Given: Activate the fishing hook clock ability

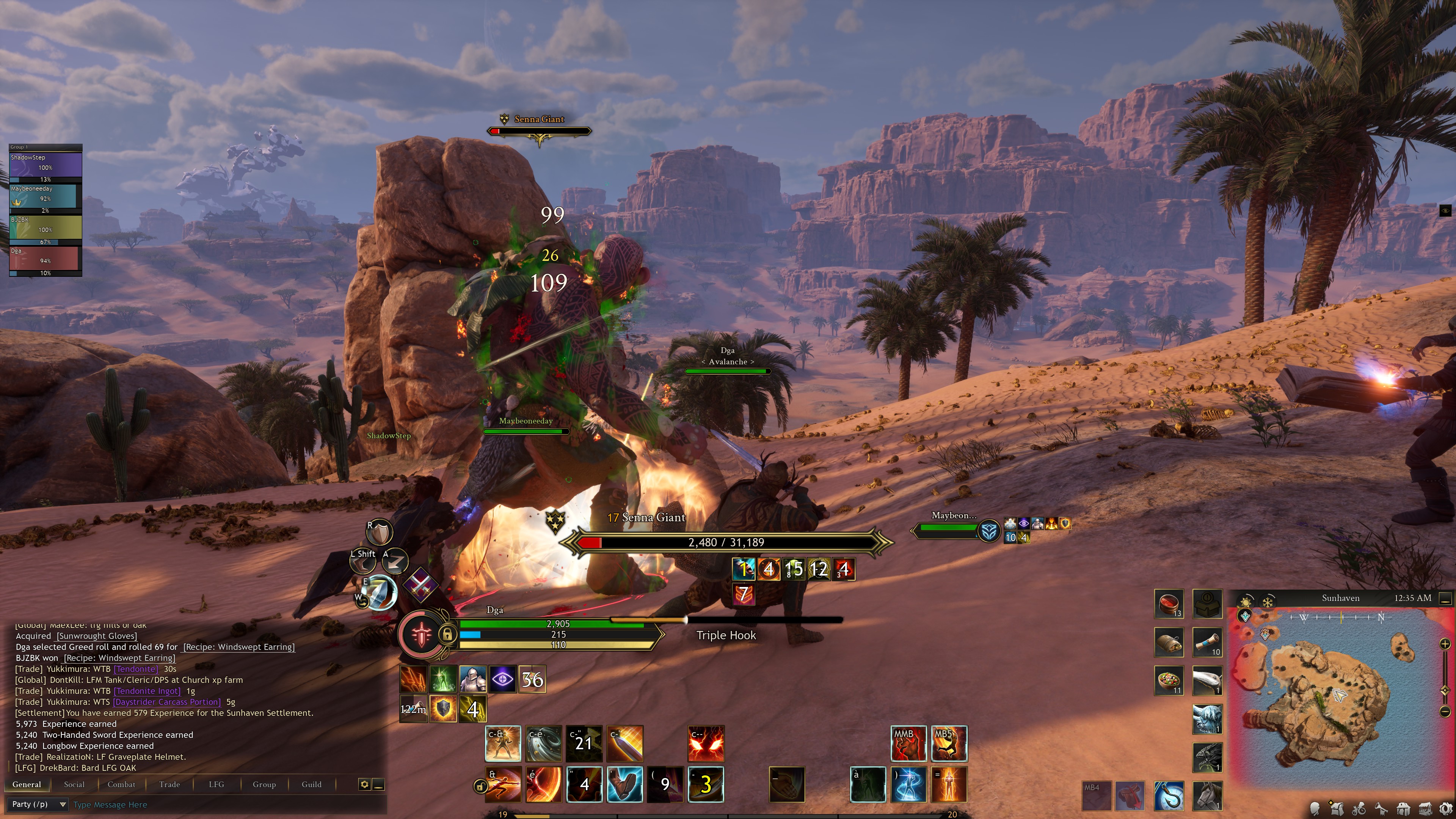Looking at the screenshot, I should click(x=1168, y=795).
